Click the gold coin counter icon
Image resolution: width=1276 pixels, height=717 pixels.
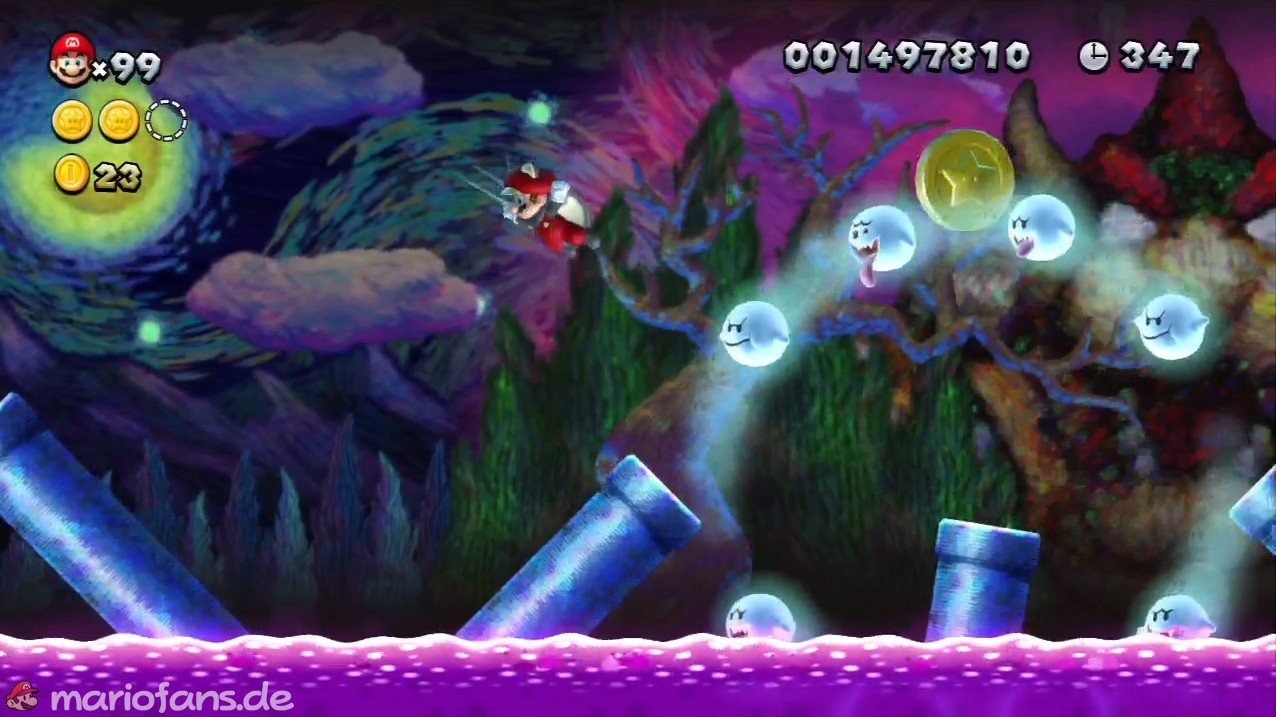tap(72, 176)
